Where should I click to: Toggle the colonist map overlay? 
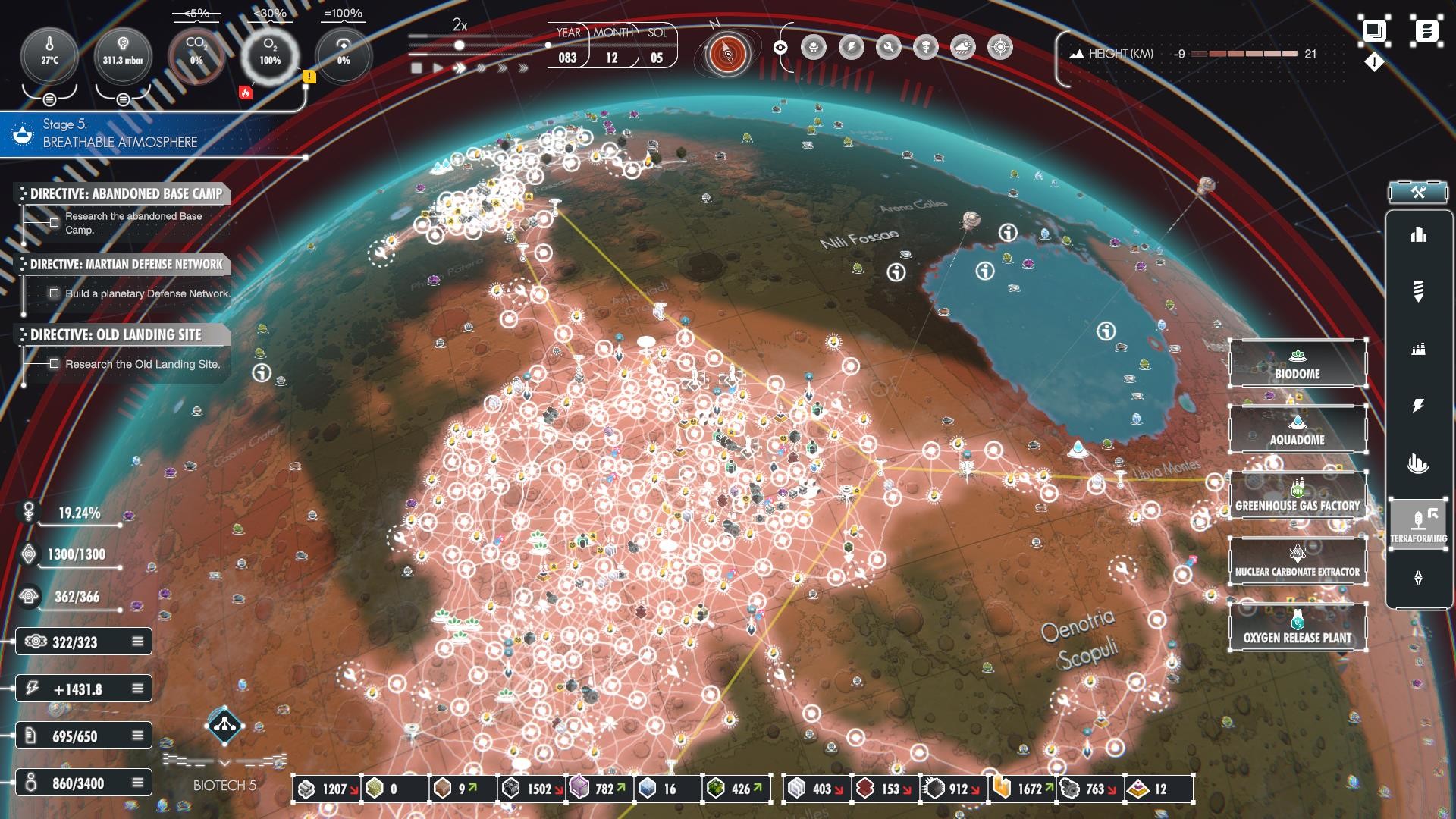coord(813,47)
